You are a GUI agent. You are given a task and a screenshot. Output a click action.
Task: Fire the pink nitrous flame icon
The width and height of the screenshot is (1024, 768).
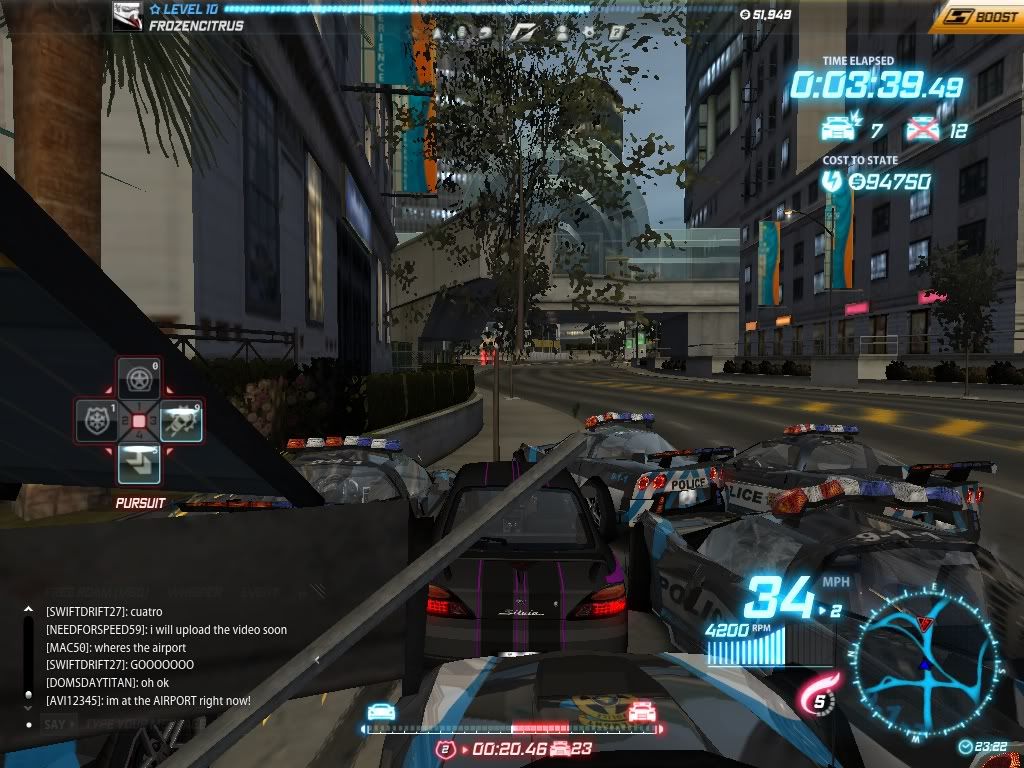coord(815,695)
